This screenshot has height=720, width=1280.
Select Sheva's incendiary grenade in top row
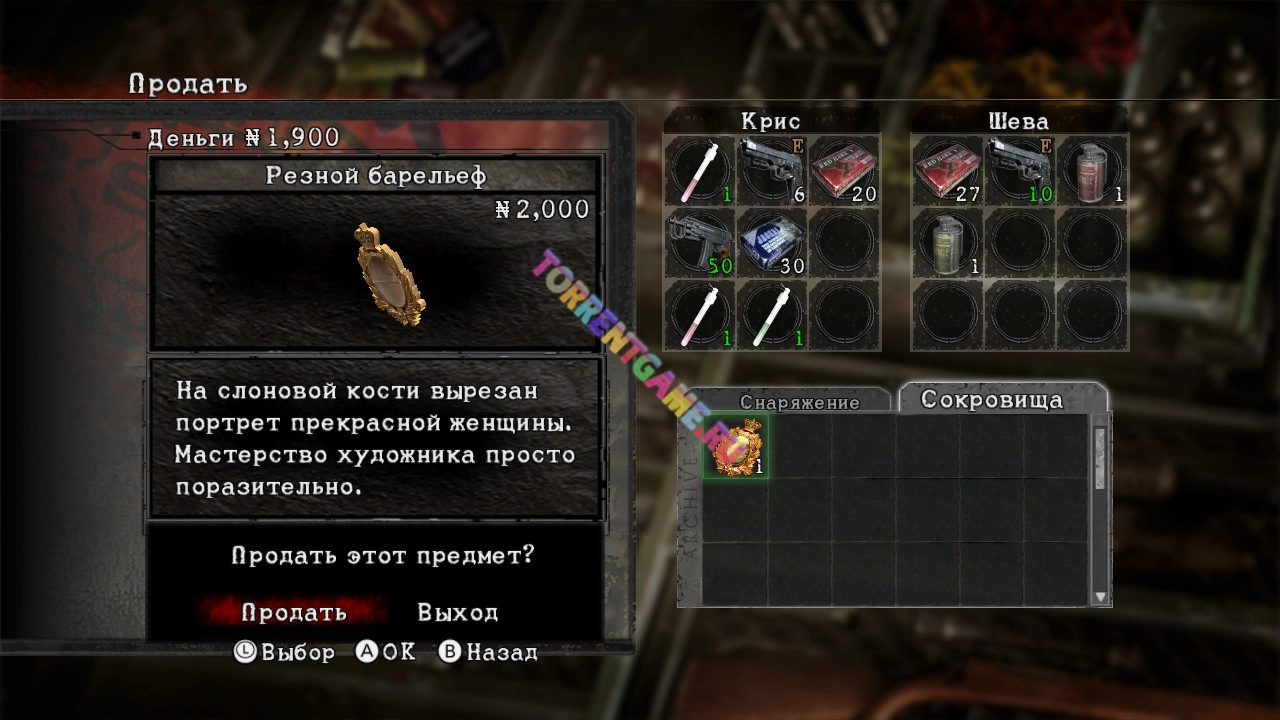1092,170
